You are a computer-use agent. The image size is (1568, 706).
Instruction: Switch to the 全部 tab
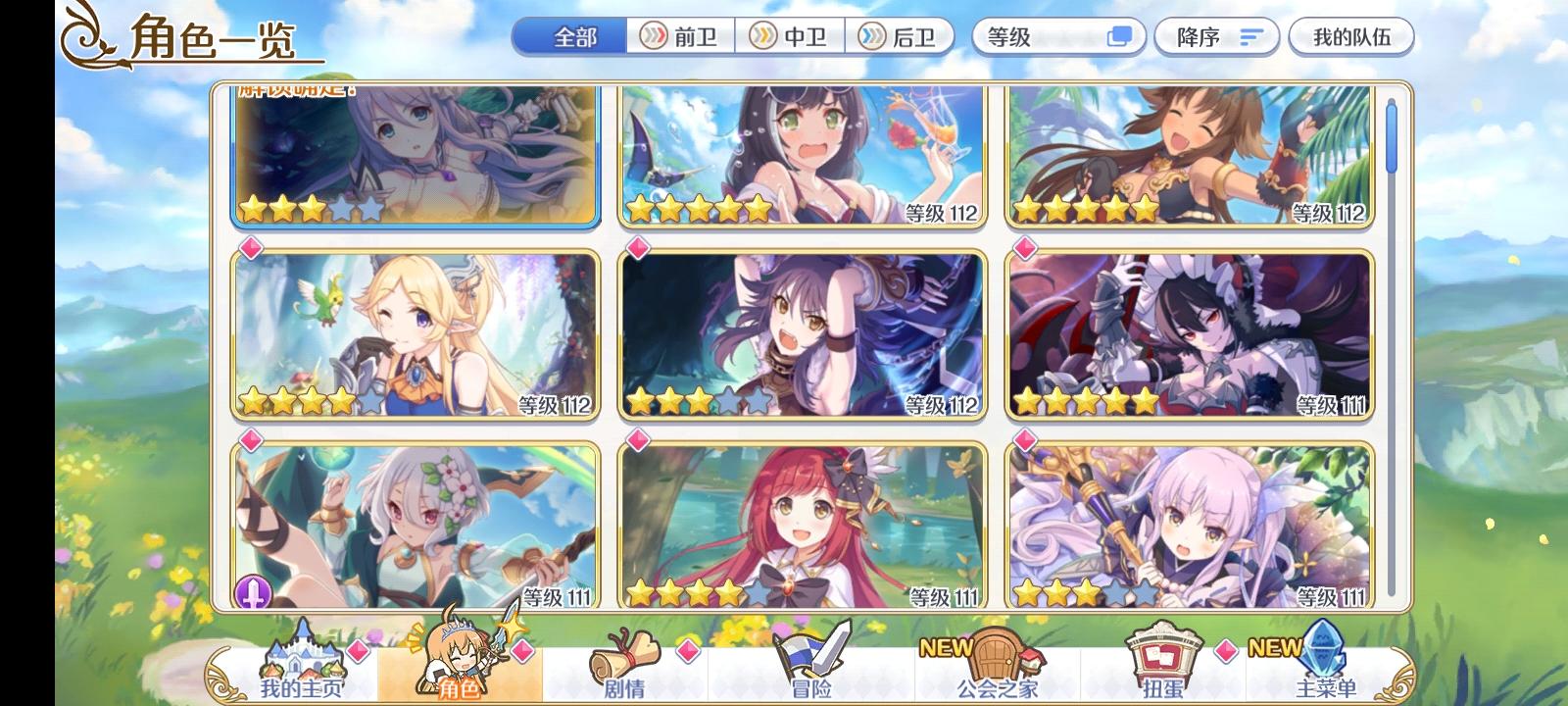(574, 36)
